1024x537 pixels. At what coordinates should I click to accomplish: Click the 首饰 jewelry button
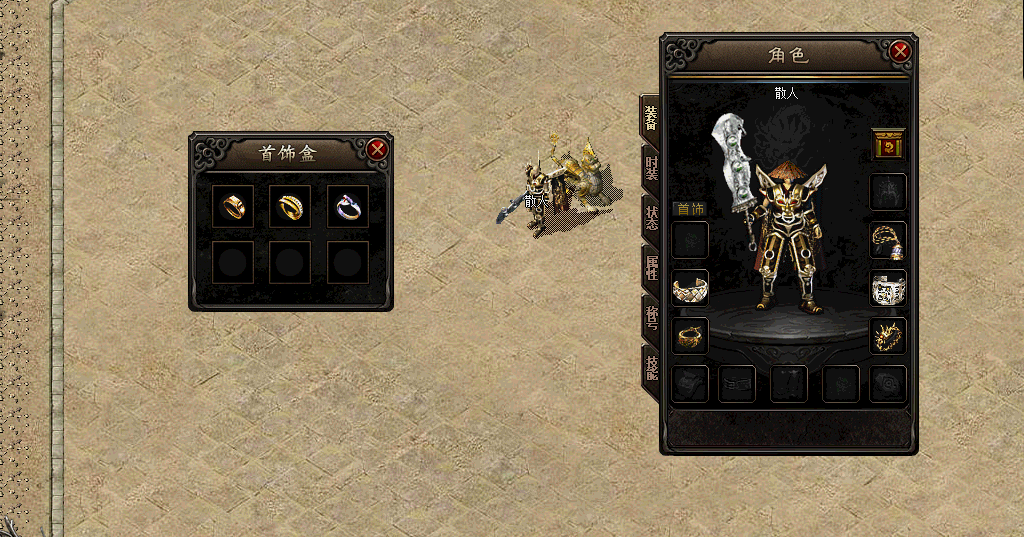pyautogui.click(x=689, y=209)
